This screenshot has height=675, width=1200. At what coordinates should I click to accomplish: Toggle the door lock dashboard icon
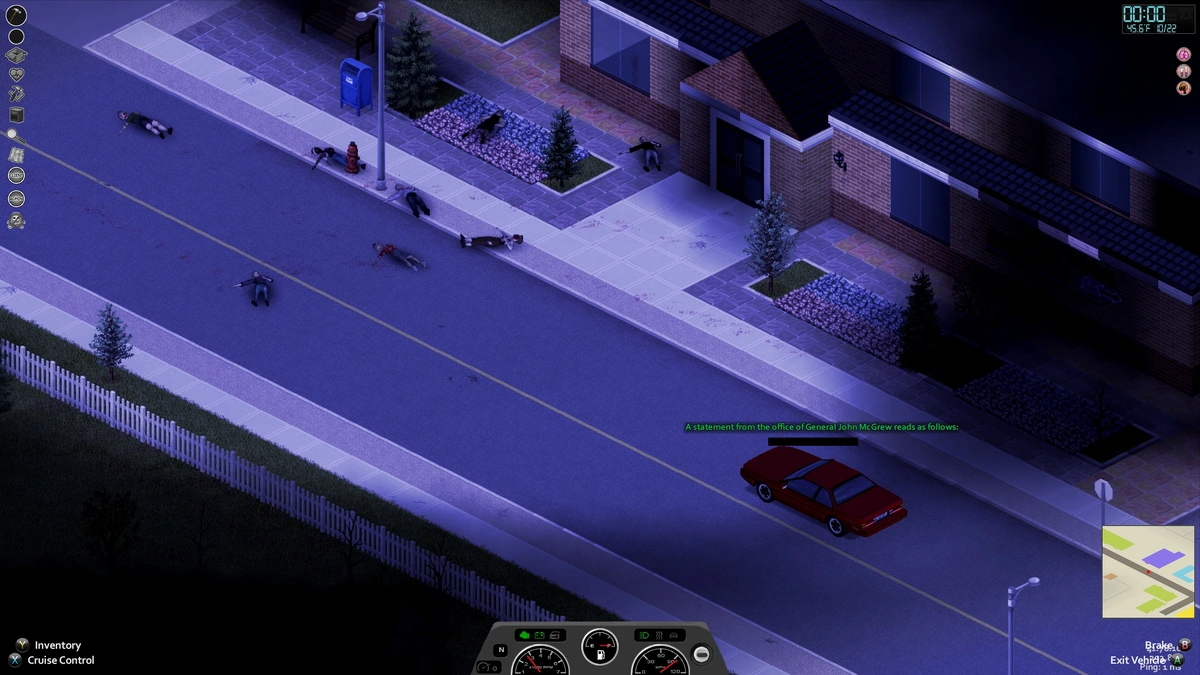coord(554,635)
